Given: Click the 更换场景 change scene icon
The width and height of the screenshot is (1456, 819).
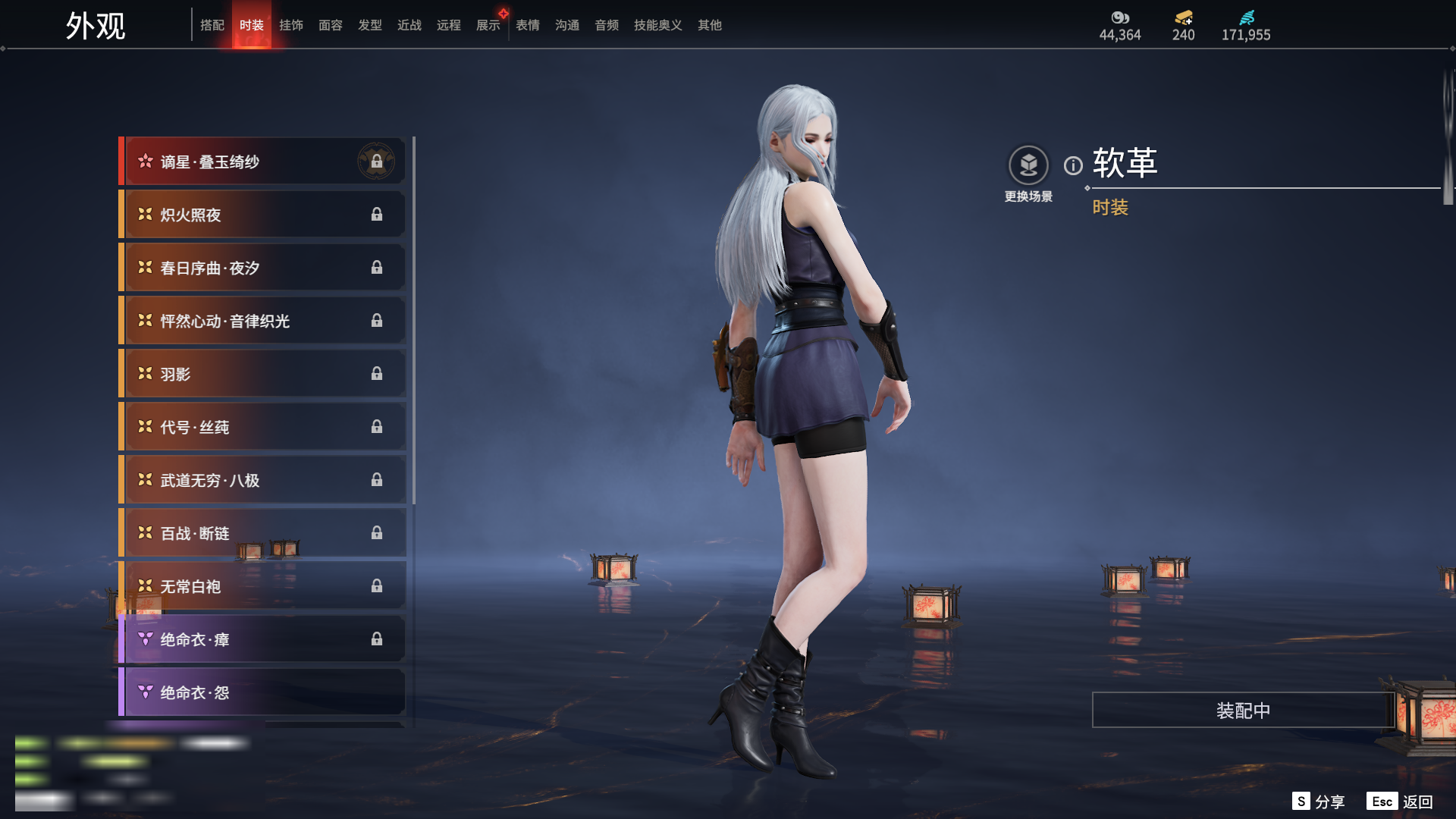Looking at the screenshot, I should [1028, 165].
